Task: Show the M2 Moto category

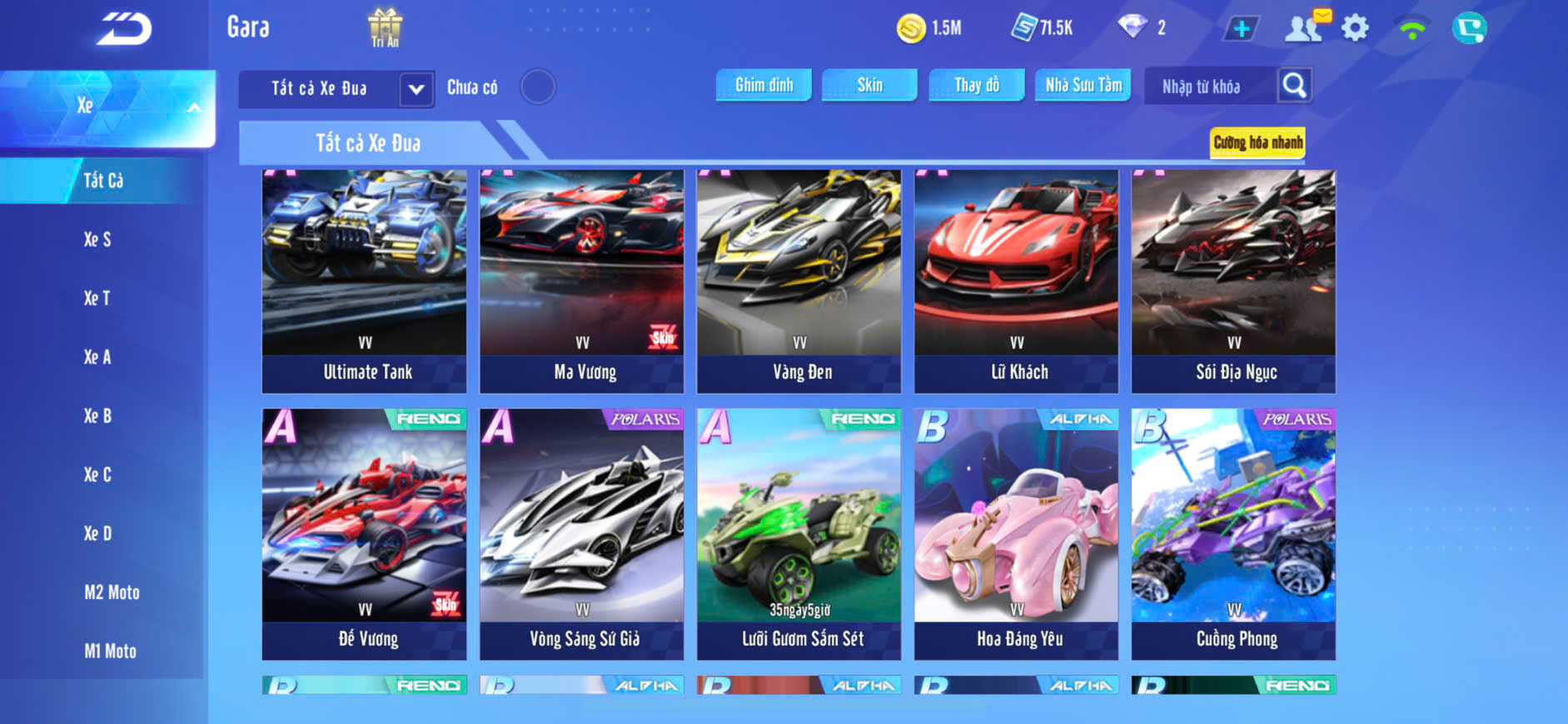Action: 112,593
